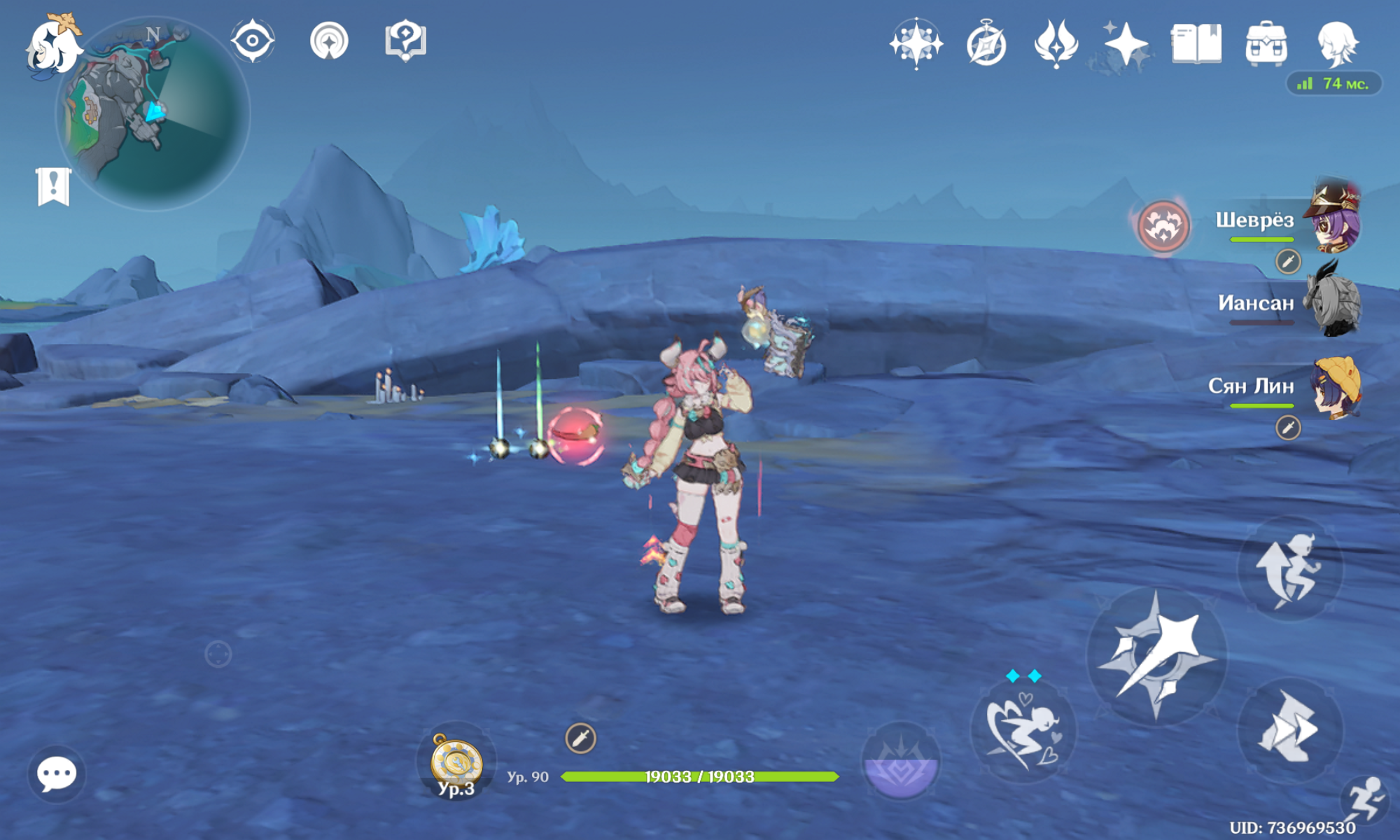Switch to party member Иансан

pos(1335,302)
